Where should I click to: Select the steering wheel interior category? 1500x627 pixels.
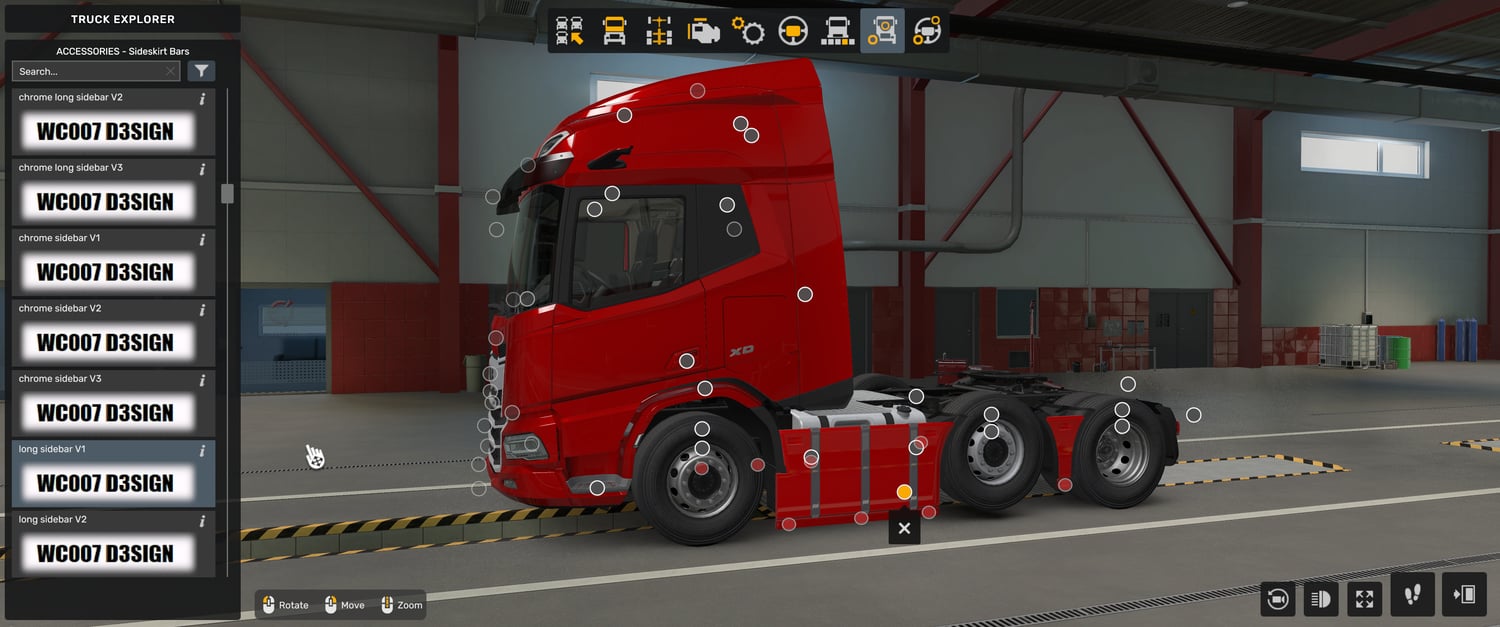coord(793,31)
